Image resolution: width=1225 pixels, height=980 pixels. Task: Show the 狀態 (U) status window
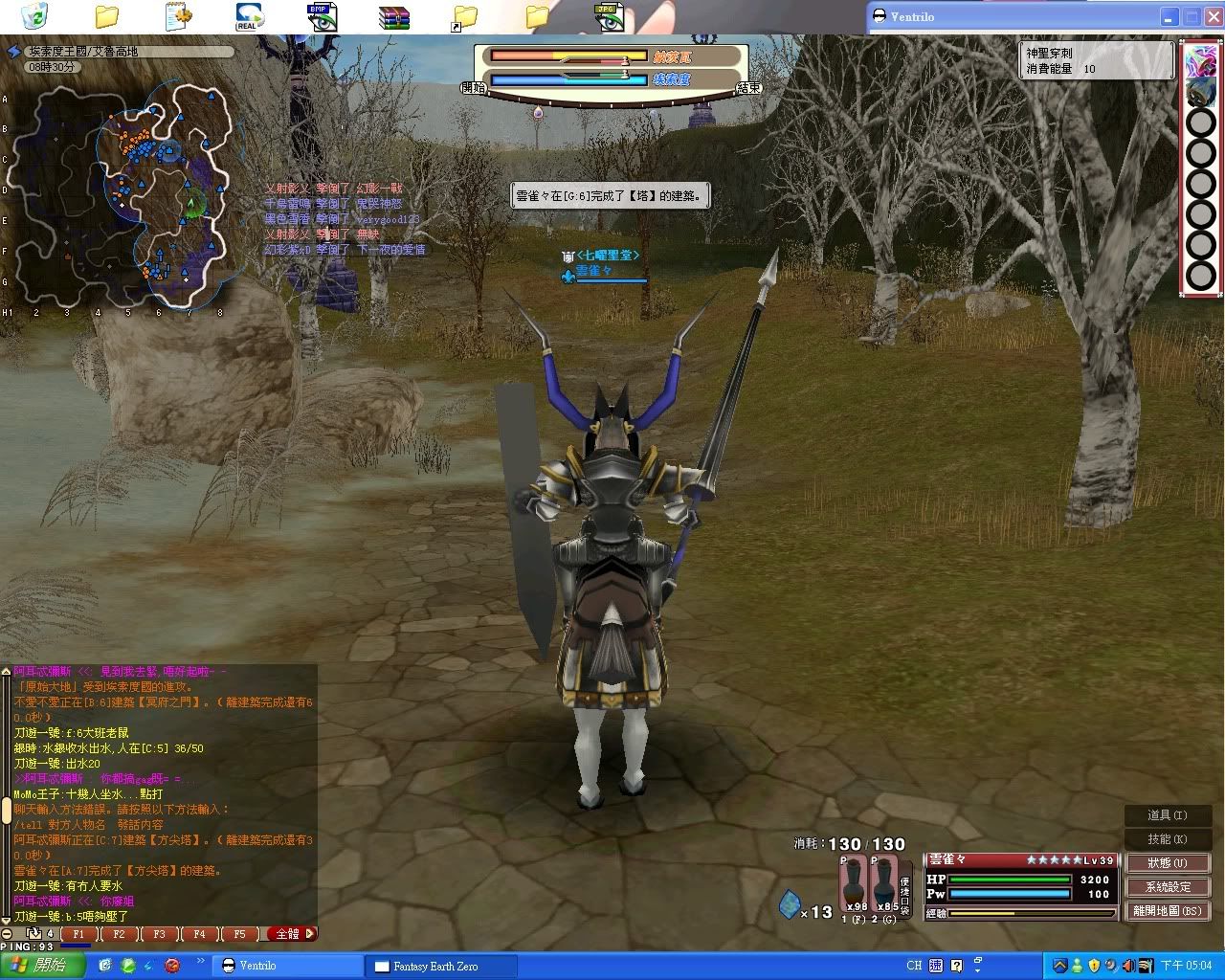[x=1168, y=863]
